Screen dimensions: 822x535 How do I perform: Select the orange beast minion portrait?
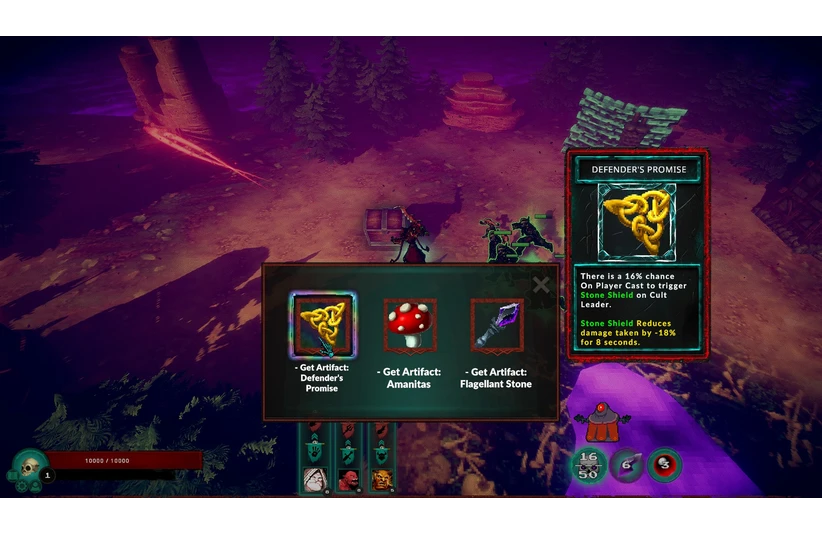point(381,480)
